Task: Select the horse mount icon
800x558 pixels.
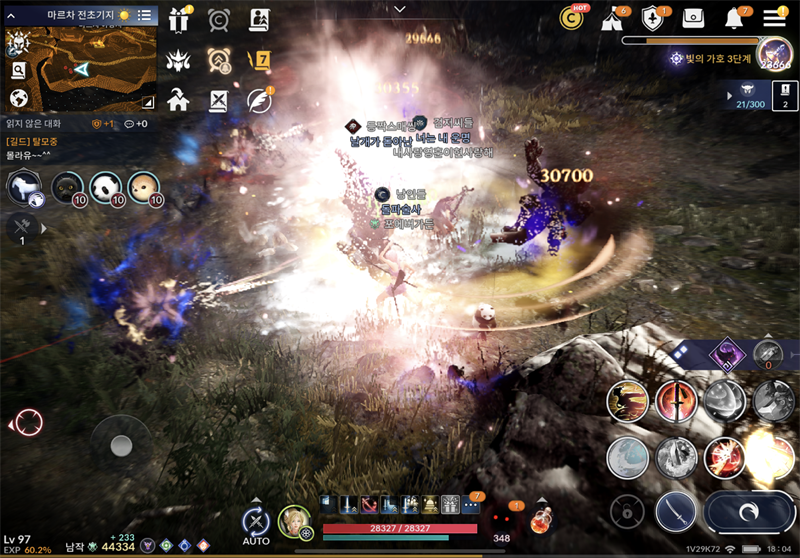Action: pos(24,187)
